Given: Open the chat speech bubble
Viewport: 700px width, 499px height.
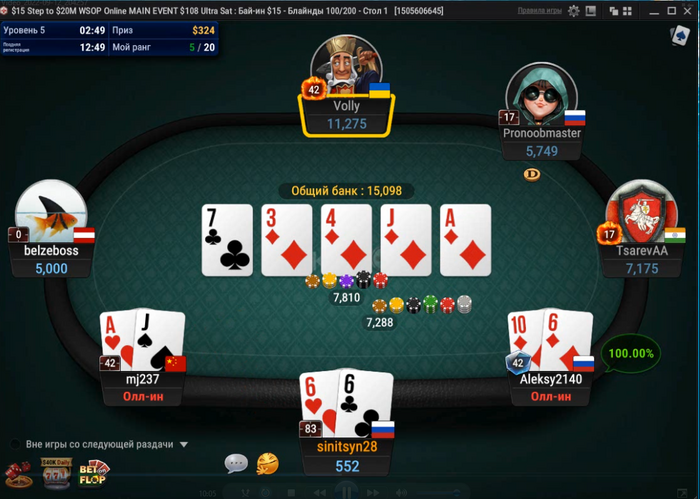Looking at the screenshot, I should pos(236,463).
